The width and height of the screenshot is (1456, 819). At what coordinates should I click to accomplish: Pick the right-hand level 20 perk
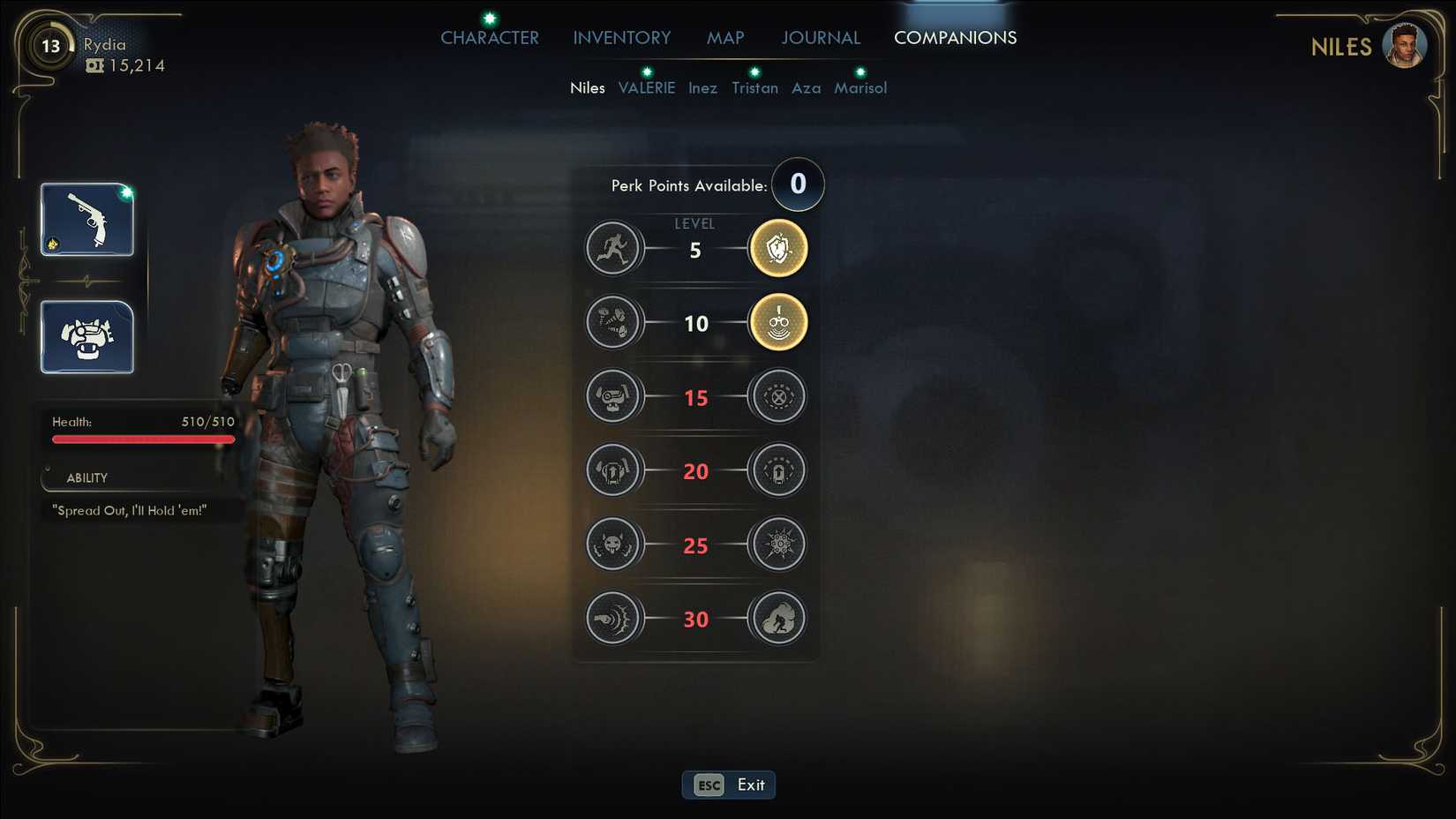click(778, 470)
